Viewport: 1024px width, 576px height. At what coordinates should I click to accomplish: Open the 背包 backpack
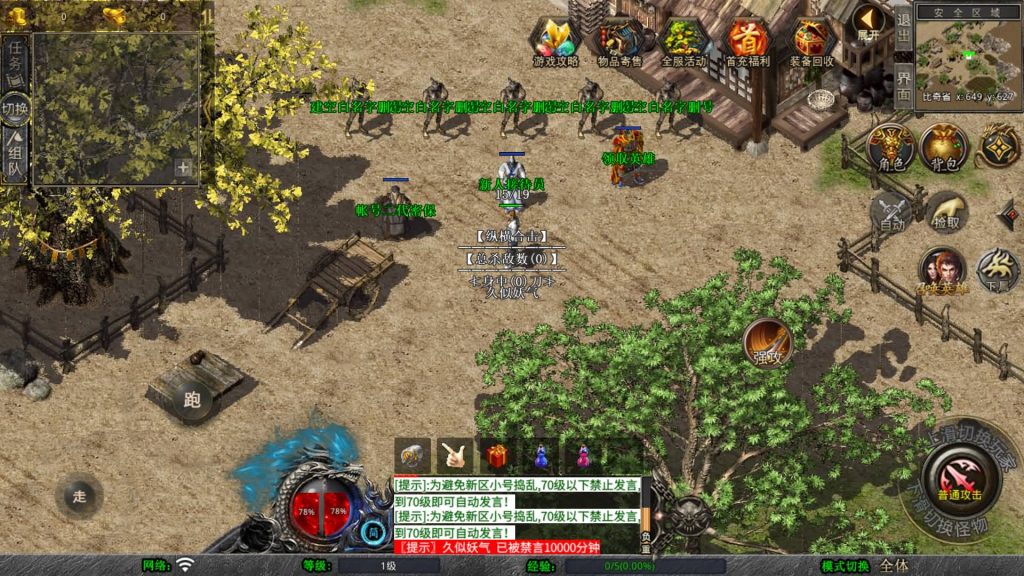(942, 147)
